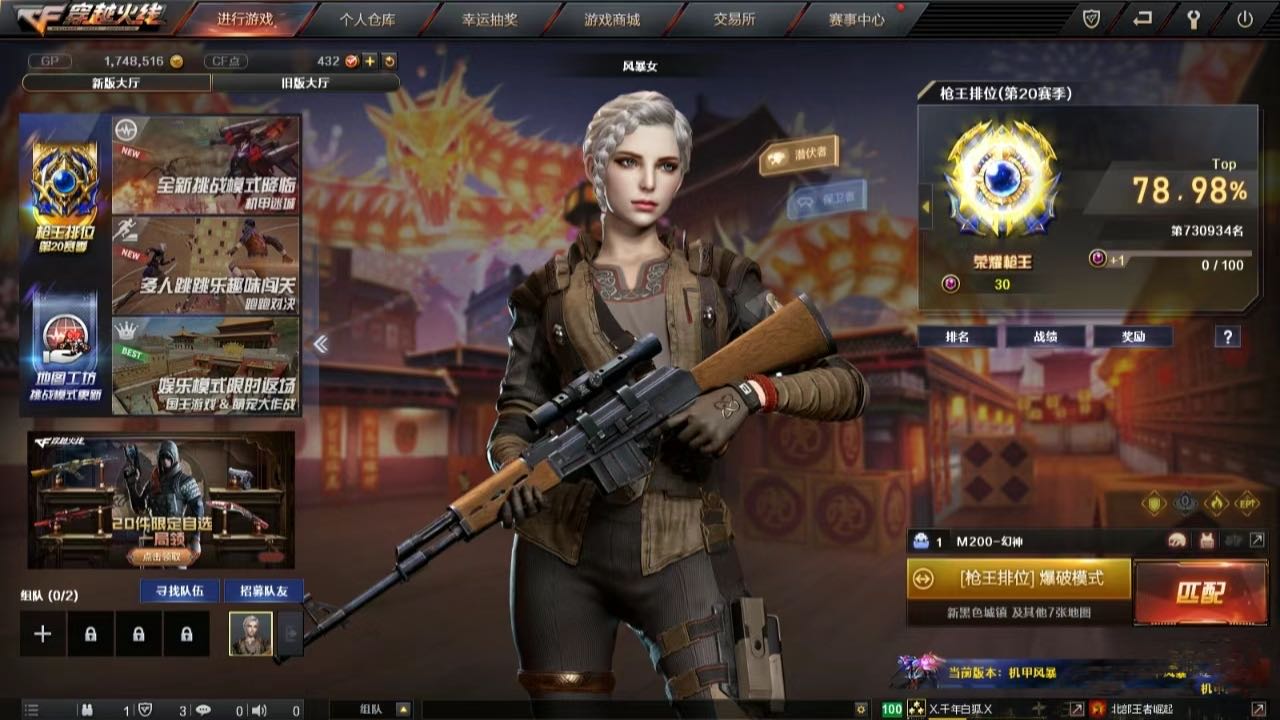Select the 枪王排位 爆破模式 mode button
1280x720 pixels.
click(1019, 579)
